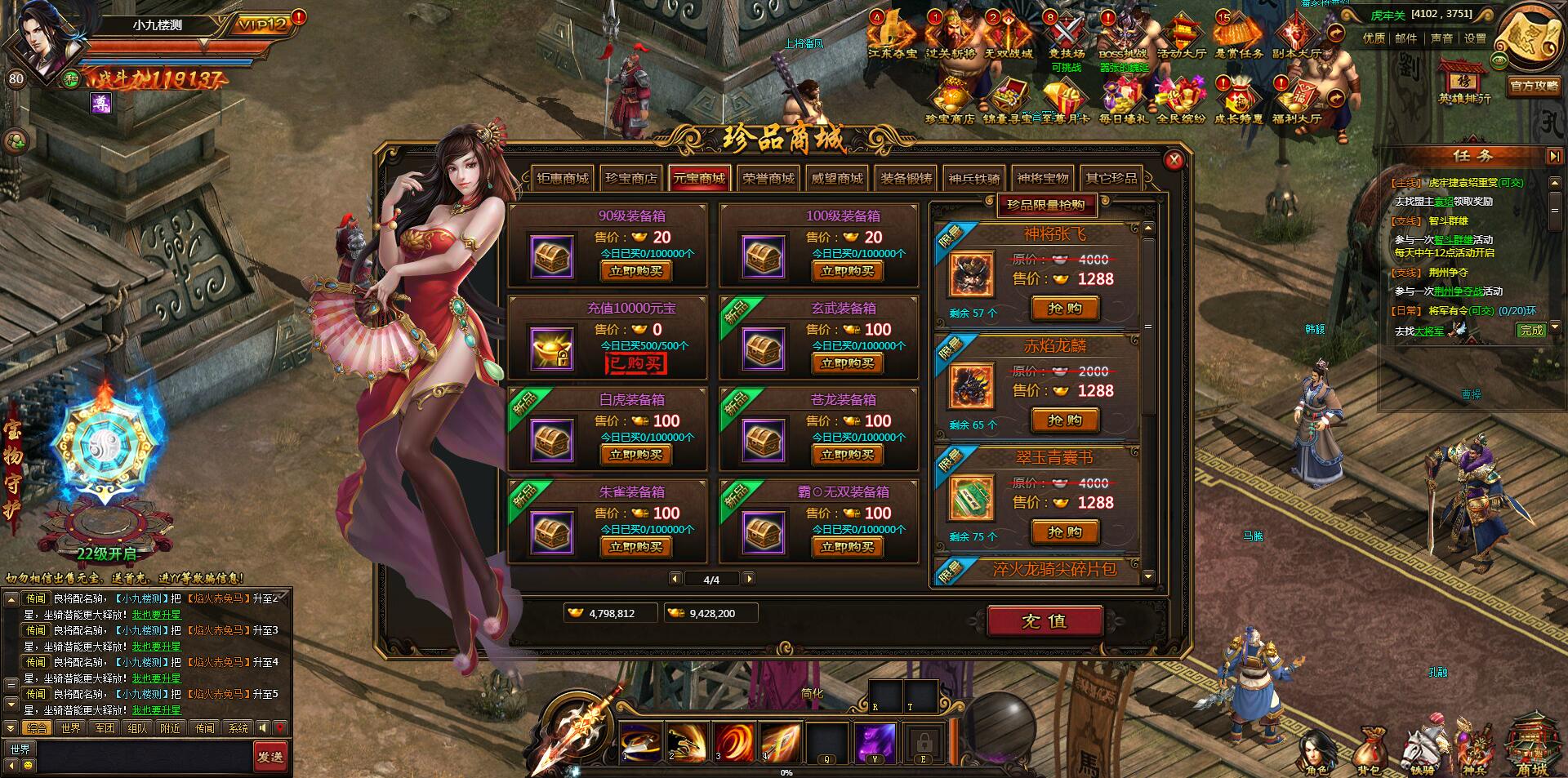This screenshot has height=778, width=1568.
Task: Show the 其它珍品 category tab
Action: 1111,179
